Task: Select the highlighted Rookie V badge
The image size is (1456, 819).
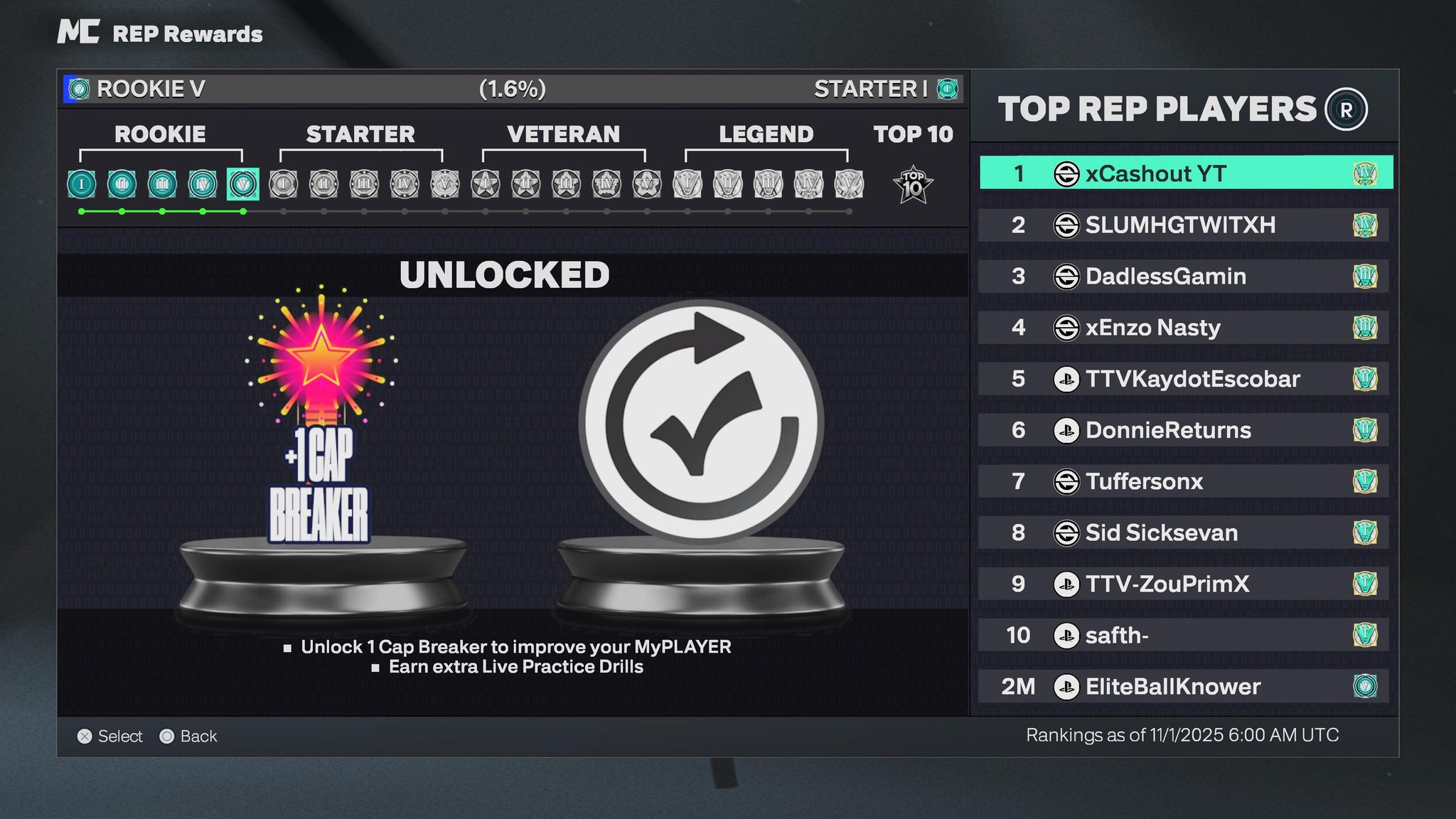Action: coord(243,184)
